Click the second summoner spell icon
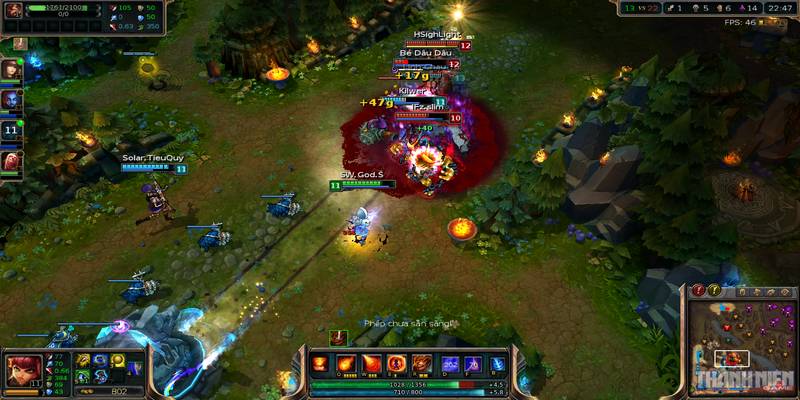Viewport: 800px width, 400px height. pos(471,363)
